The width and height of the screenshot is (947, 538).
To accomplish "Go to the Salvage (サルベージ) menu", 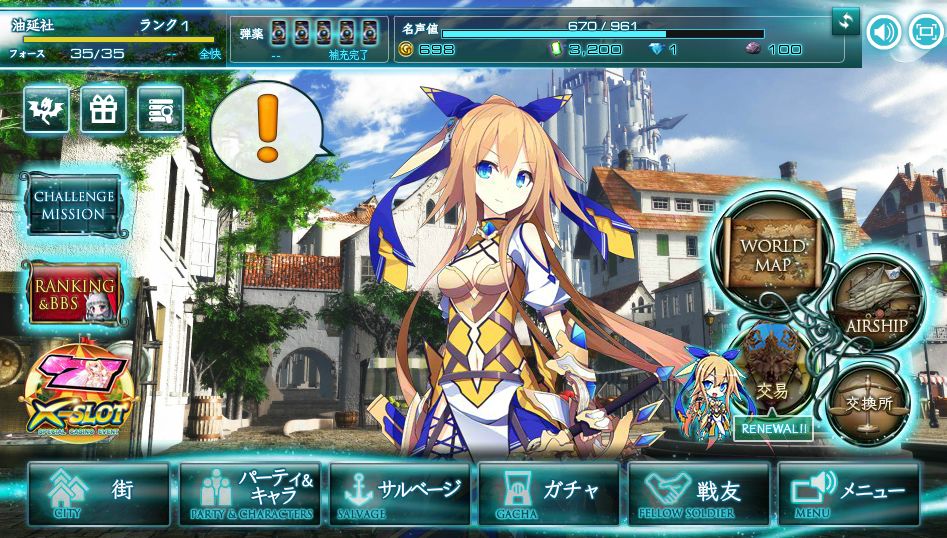I will [400, 494].
